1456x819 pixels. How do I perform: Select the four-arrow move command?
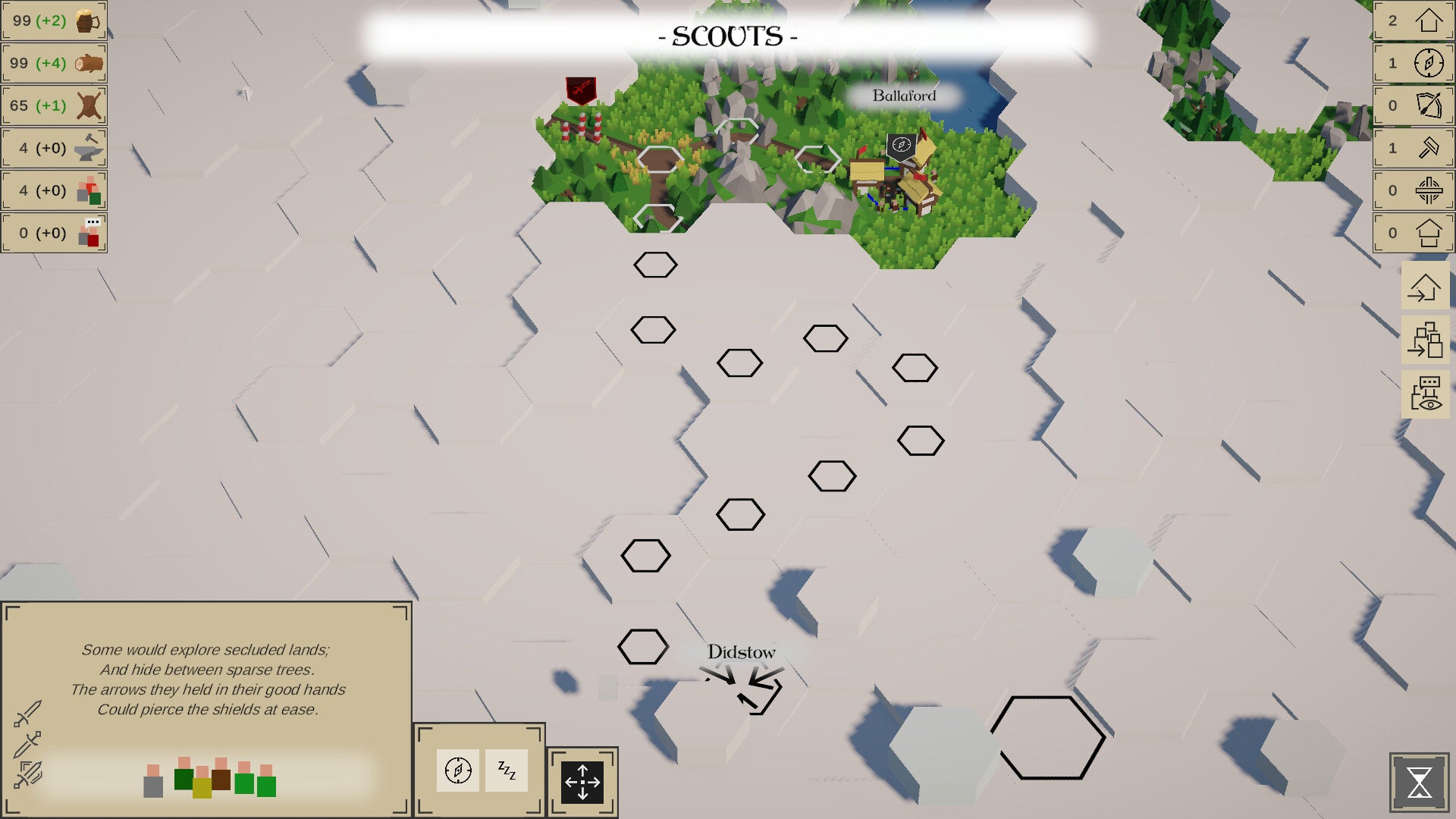(x=582, y=782)
